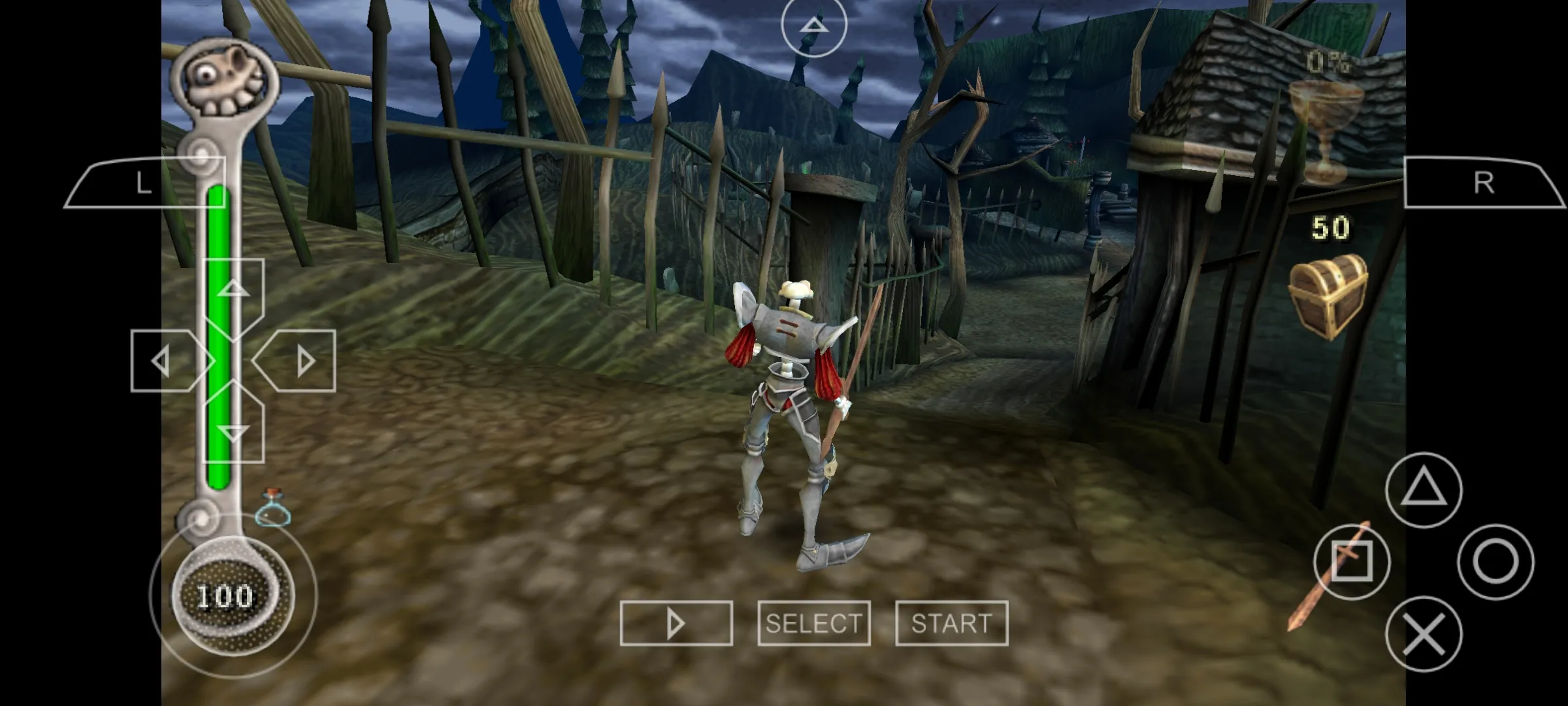This screenshot has height=706, width=1568.
Task: Click the D-pad down arrow
Action: [x=233, y=429]
